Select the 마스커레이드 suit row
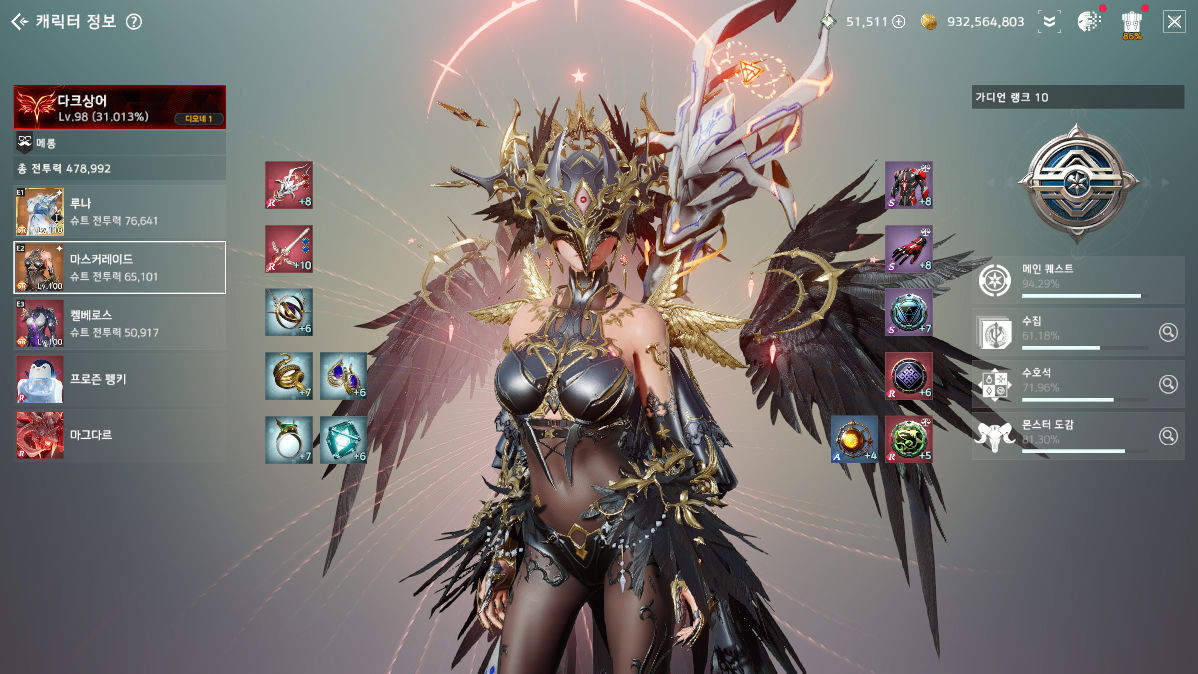The image size is (1198, 674). [120, 267]
